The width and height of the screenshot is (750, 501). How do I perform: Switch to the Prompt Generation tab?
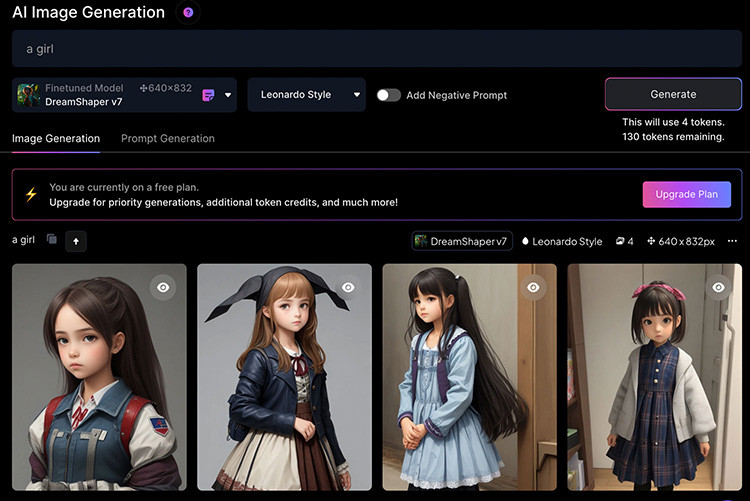point(168,138)
